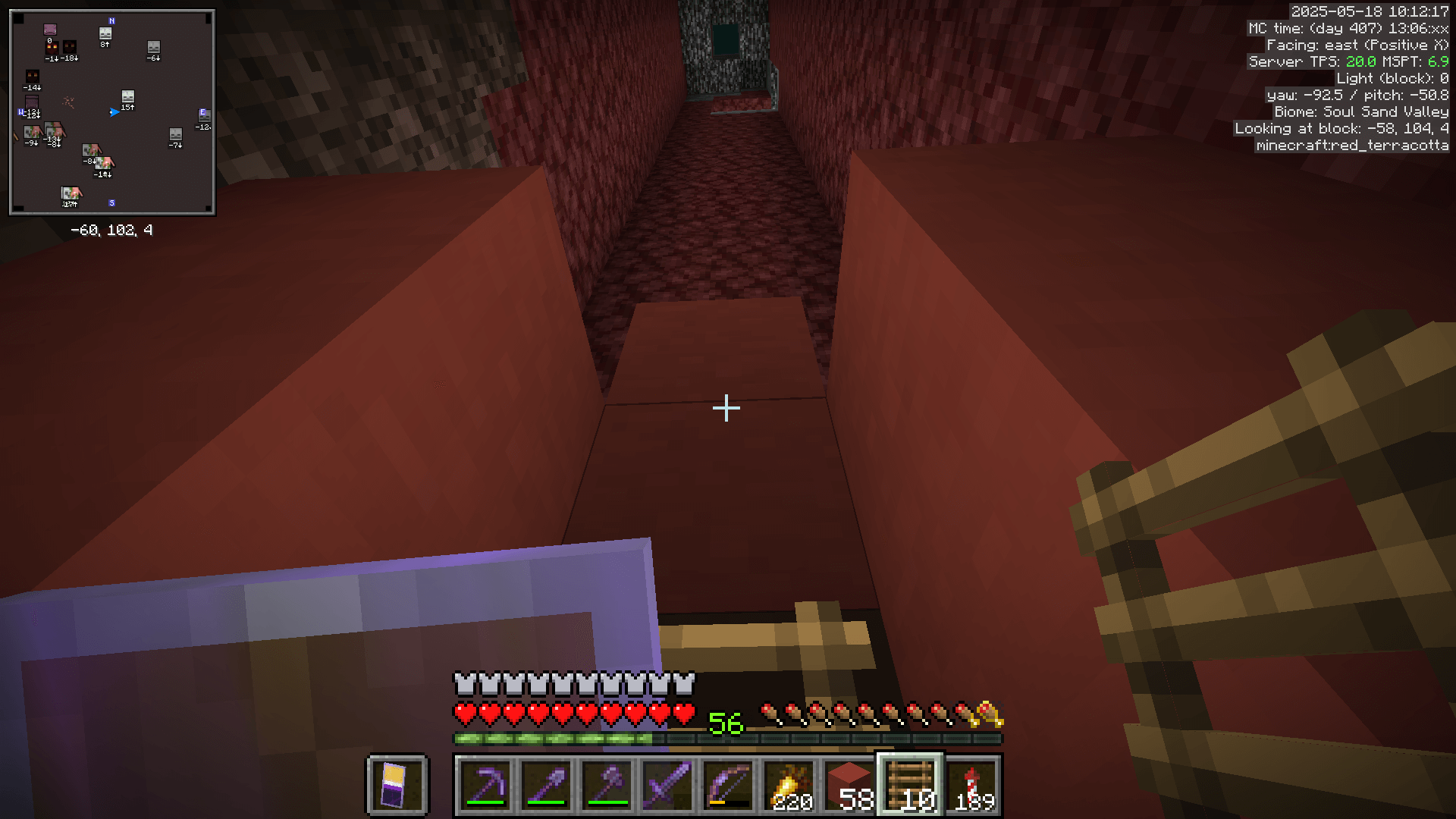Click the magma cube icon labeled -14 on minimap

point(33,77)
